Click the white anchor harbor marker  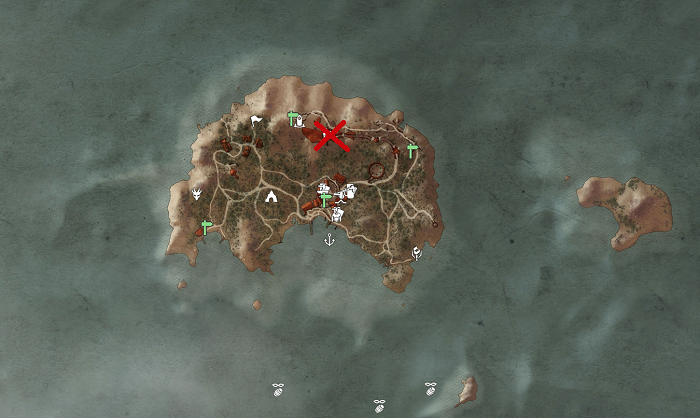click(x=329, y=240)
